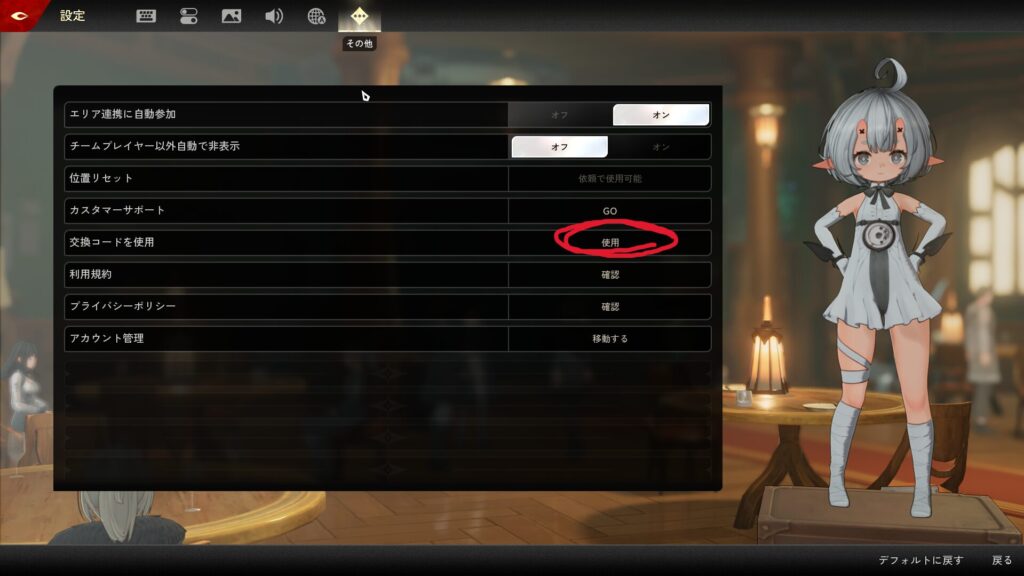The height and width of the screenshot is (576, 1024).
Task: Open the picture icon graphics tab
Action: click(x=231, y=16)
